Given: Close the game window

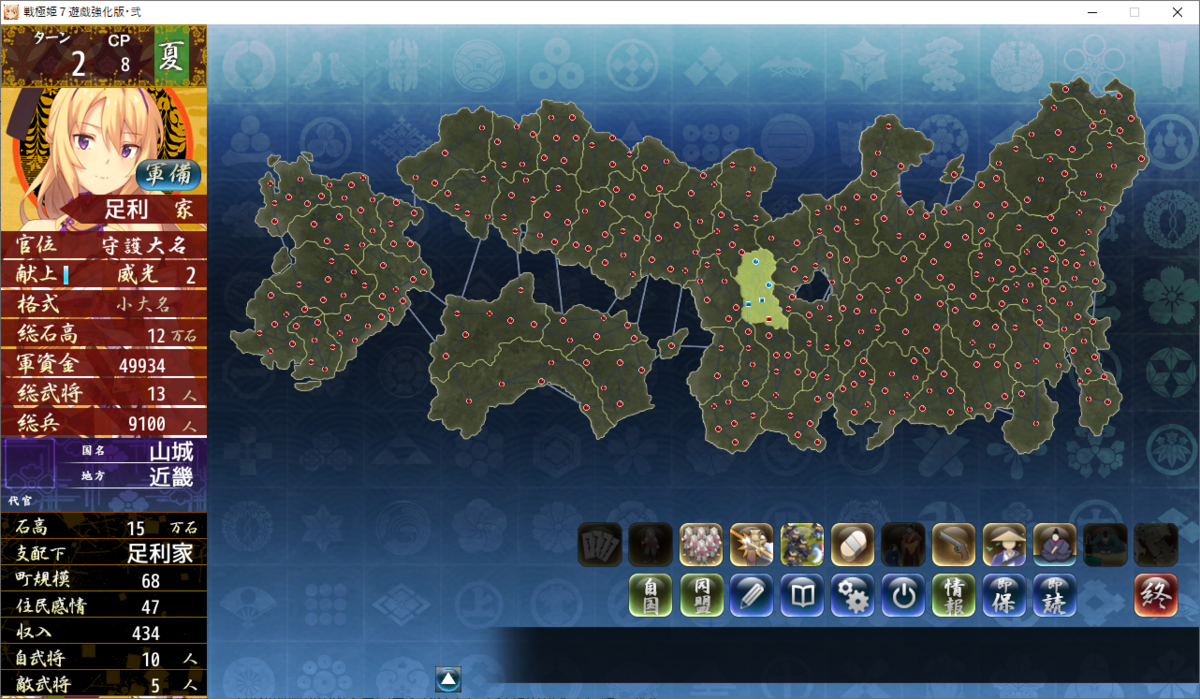Looking at the screenshot, I should pyautogui.click(x=1176, y=12).
